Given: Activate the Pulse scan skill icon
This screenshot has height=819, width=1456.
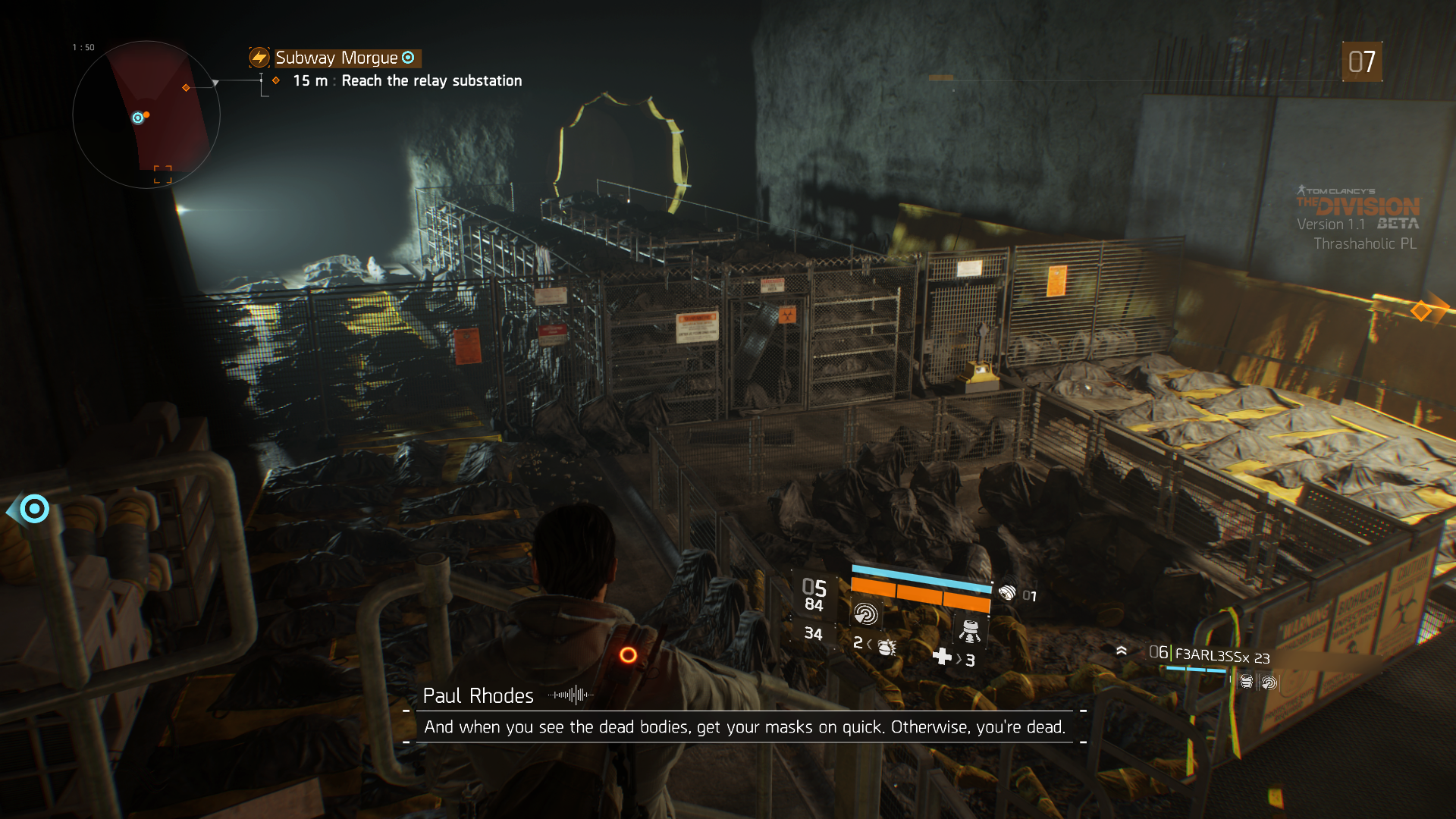Looking at the screenshot, I should pyautogui.click(x=865, y=613).
